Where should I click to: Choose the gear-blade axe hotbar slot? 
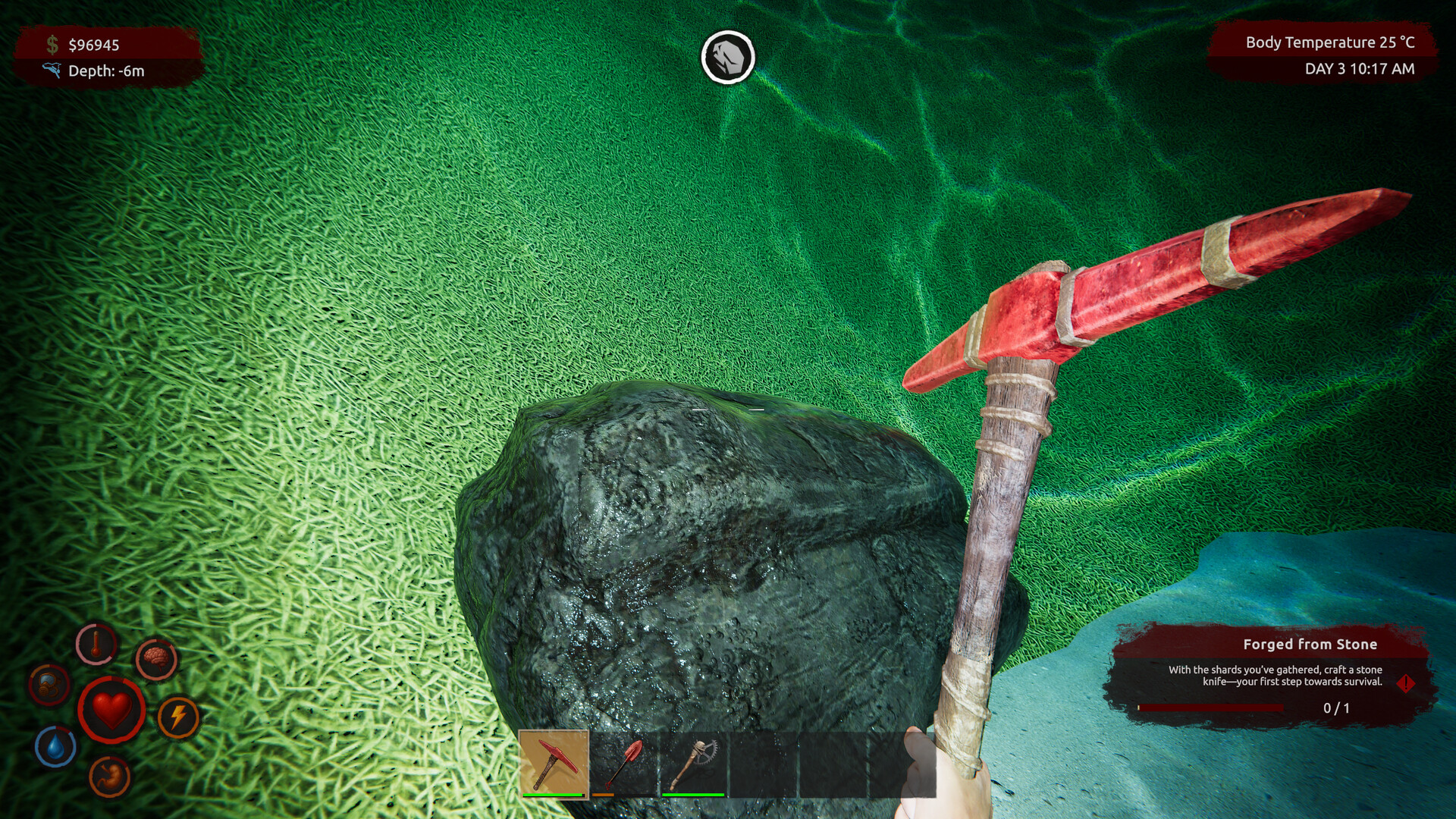693,764
